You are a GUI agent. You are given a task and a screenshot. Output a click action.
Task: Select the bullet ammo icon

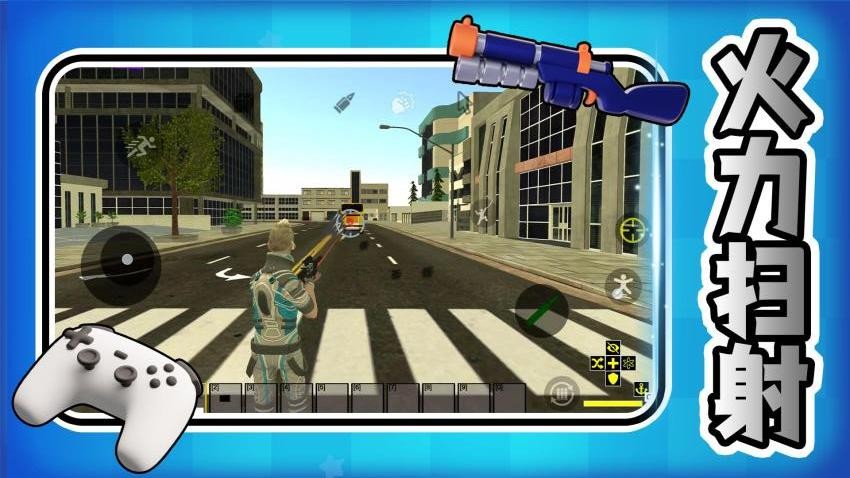tap(344, 102)
